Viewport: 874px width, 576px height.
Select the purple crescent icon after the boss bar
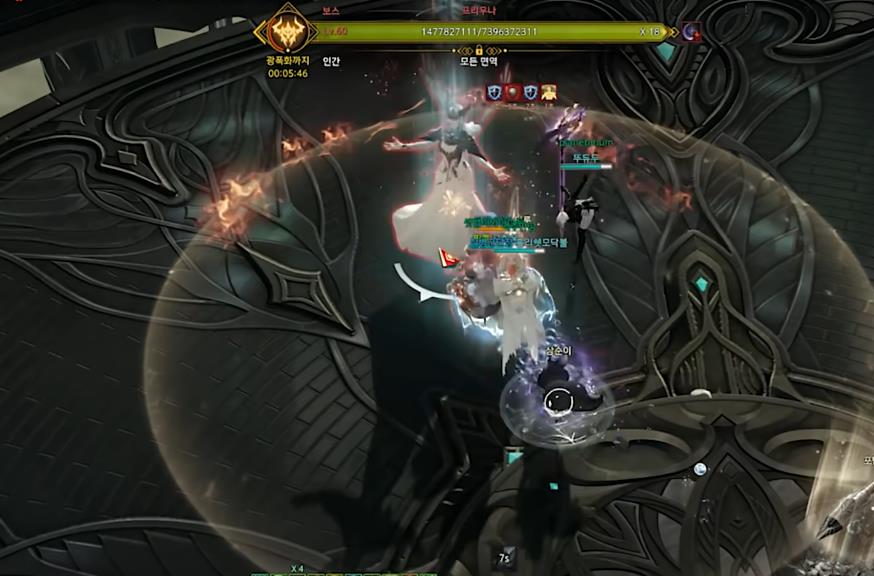point(691,32)
